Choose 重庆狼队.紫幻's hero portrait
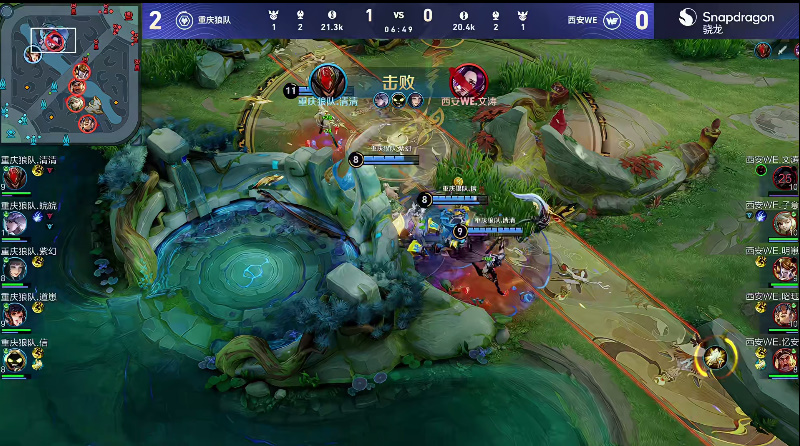This screenshot has width=800, height=446. coord(14,269)
